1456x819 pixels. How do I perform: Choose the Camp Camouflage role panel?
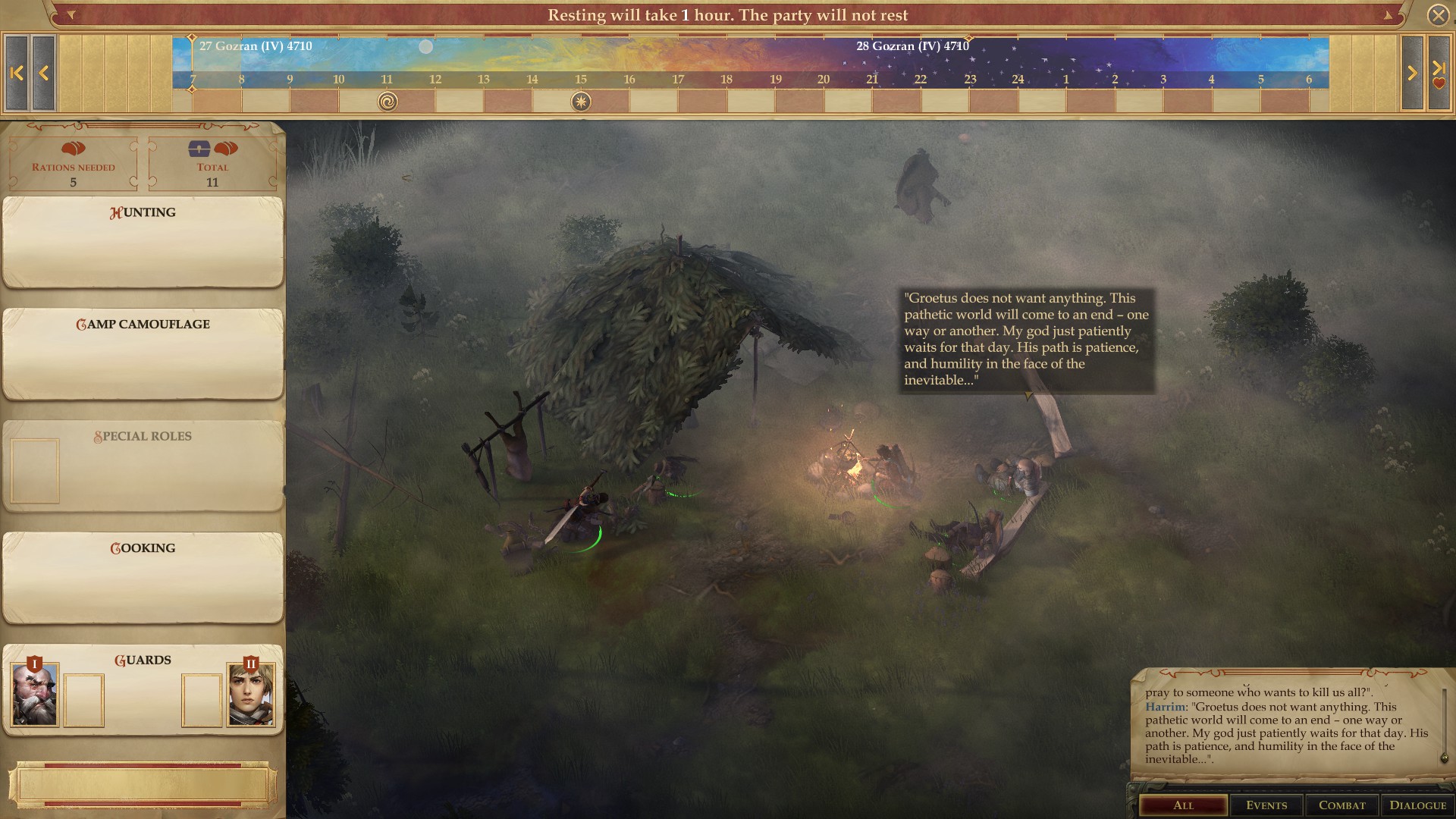[x=143, y=353]
